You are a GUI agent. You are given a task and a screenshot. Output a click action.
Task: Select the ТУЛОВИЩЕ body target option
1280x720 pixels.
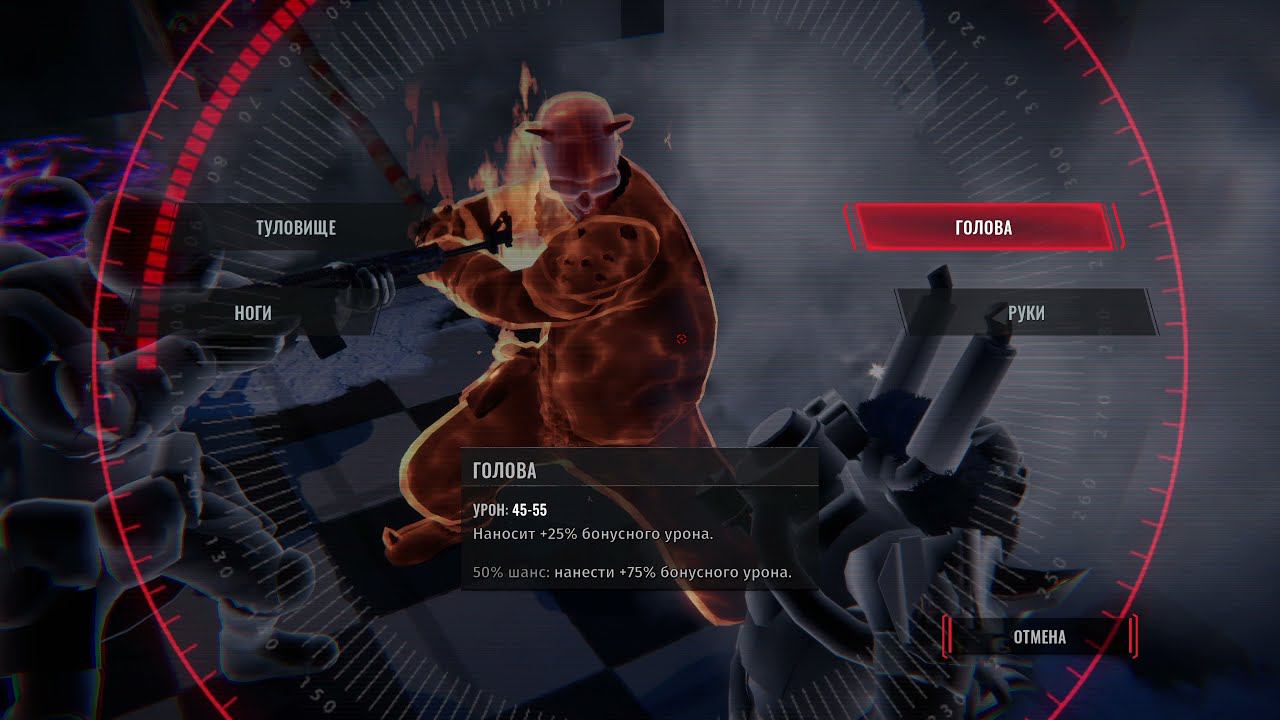pos(296,228)
